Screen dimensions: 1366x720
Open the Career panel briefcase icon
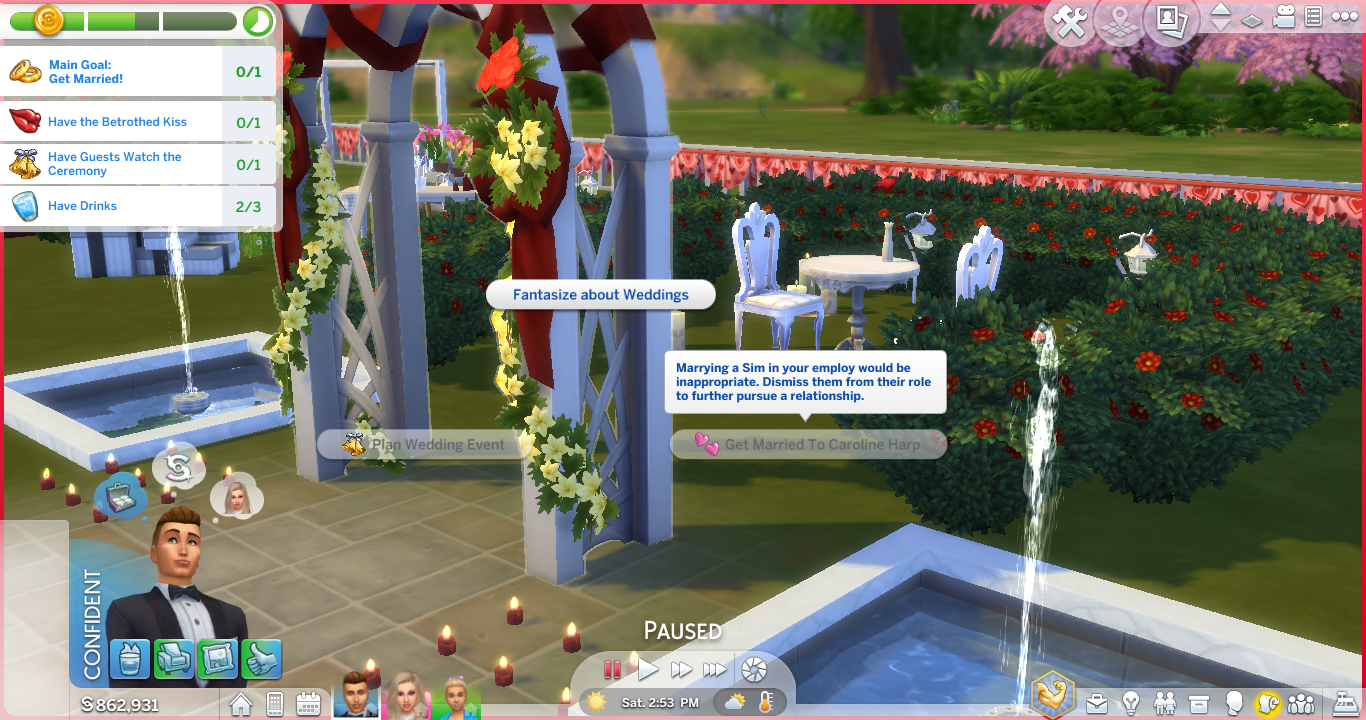tap(1097, 702)
